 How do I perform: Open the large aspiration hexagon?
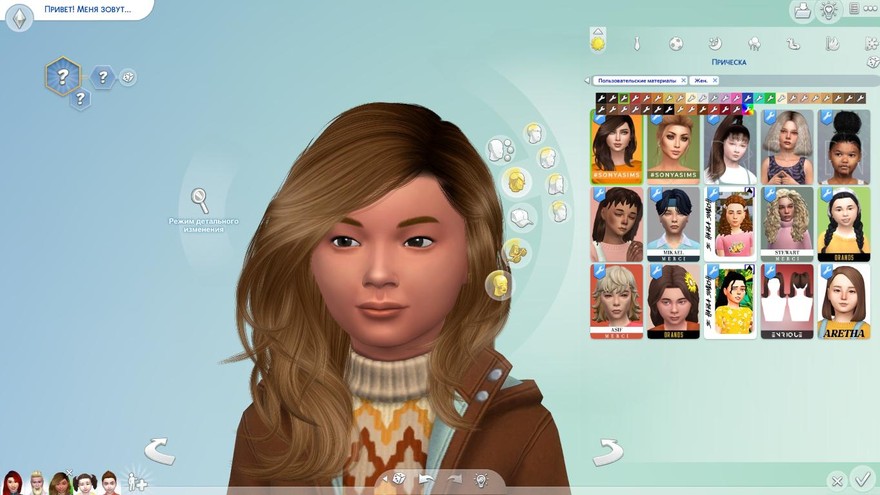[62, 75]
